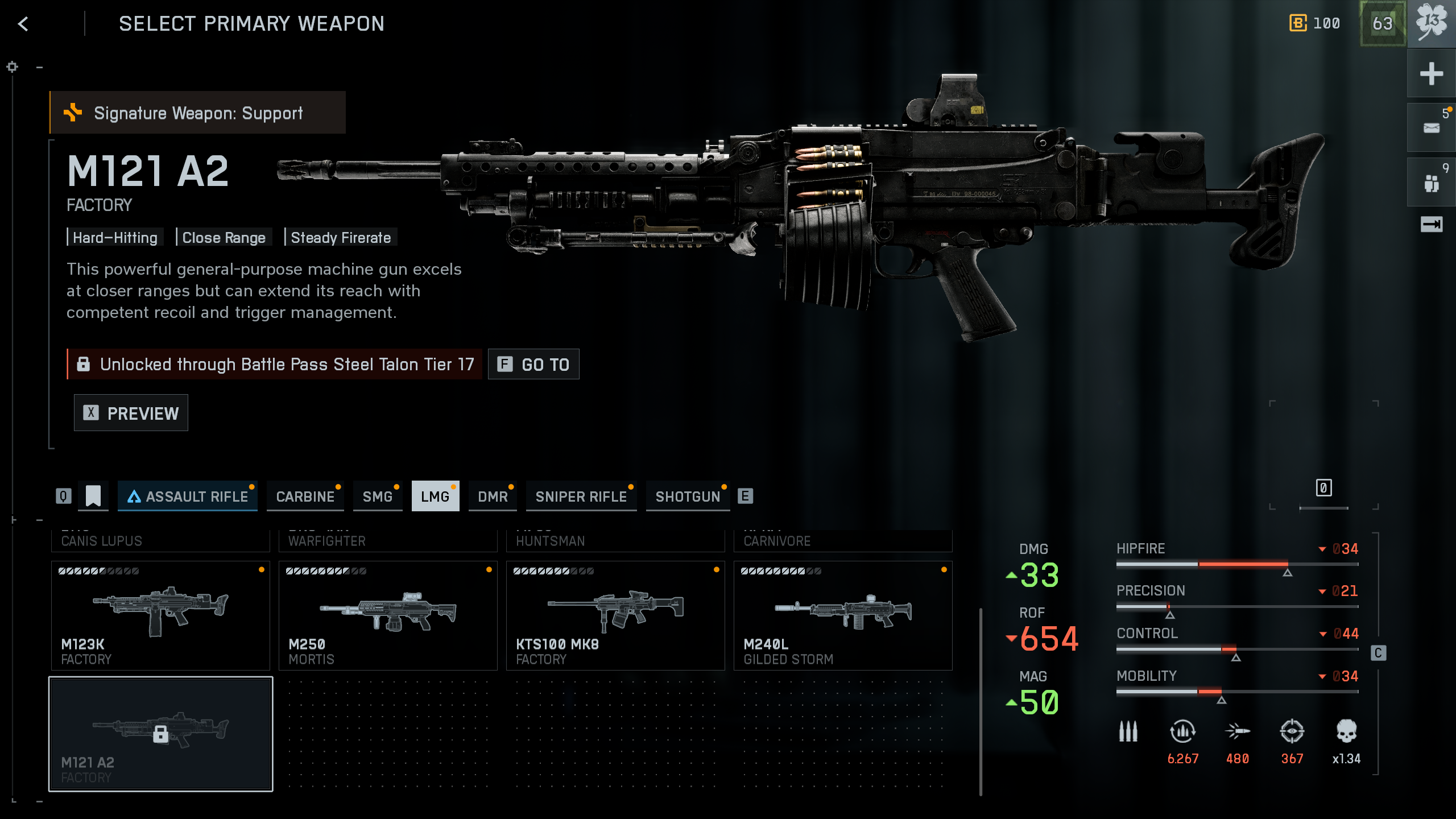Screen dimensions: 1456x819
Task: Show the DMR weapons
Action: coord(493,496)
